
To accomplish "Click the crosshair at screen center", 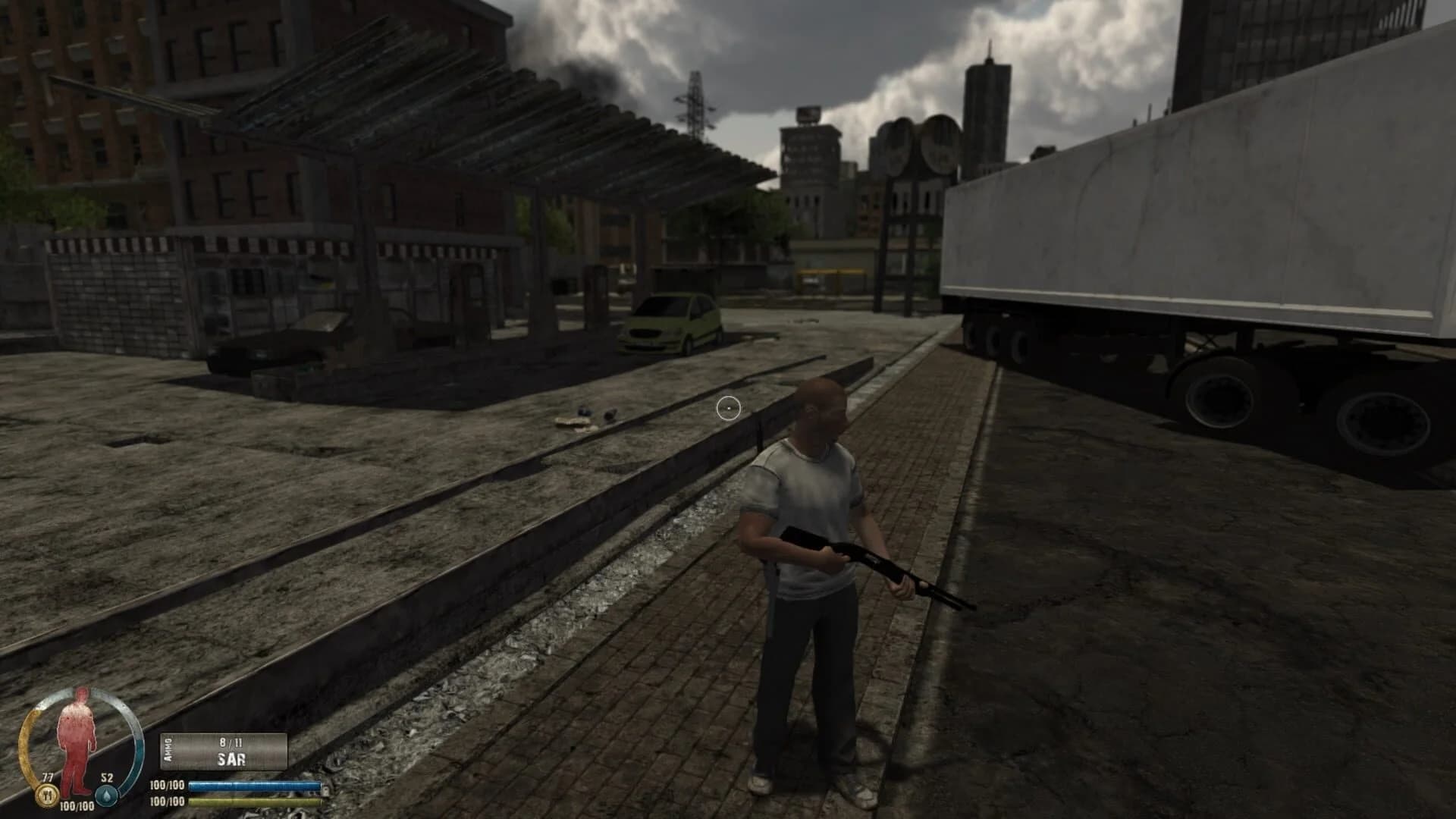I will click(x=729, y=408).
